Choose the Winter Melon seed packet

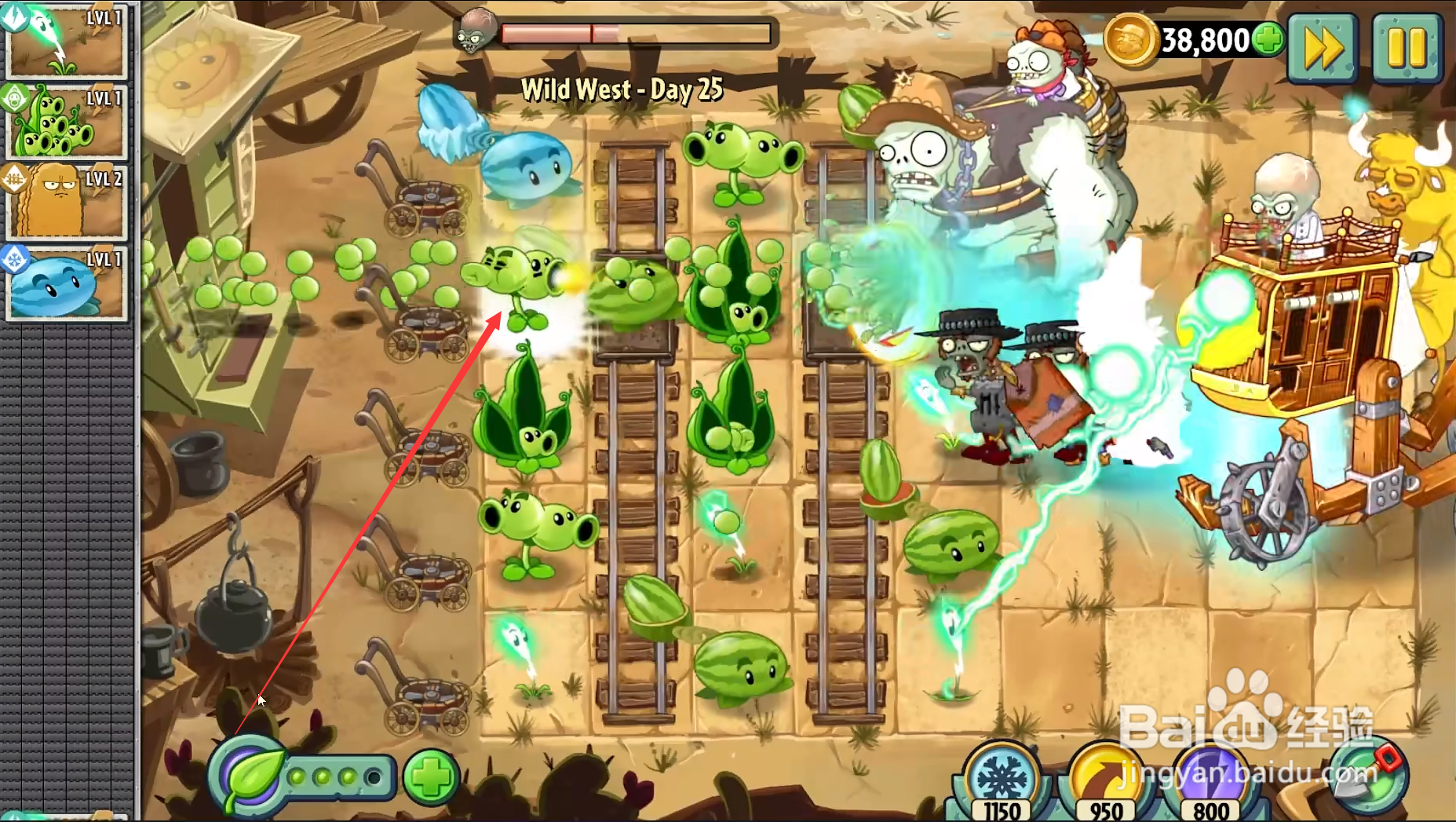tap(67, 284)
